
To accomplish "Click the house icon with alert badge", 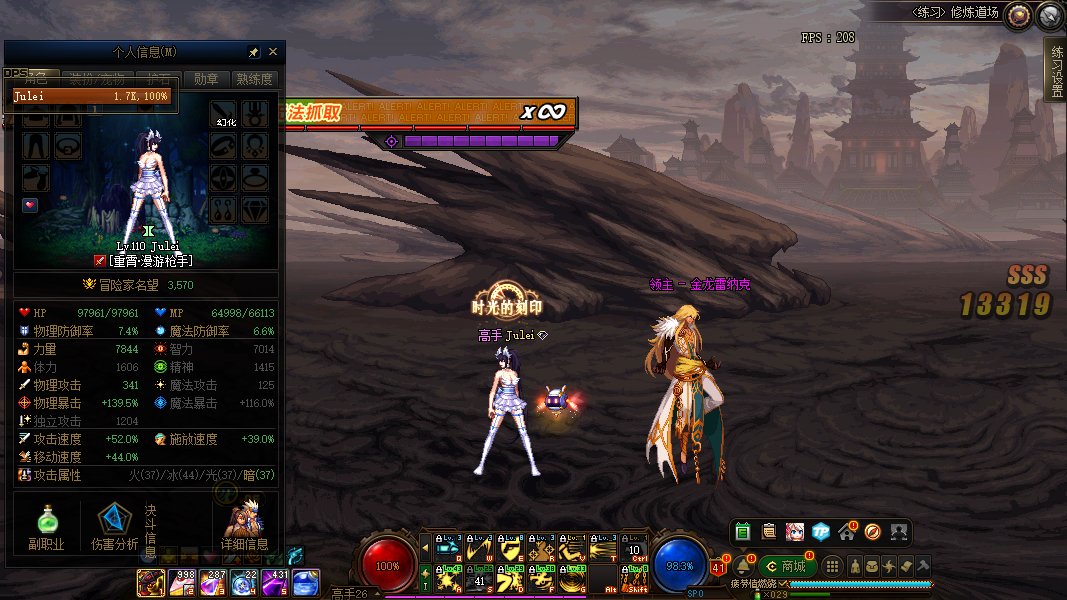I will click(x=847, y=531).
